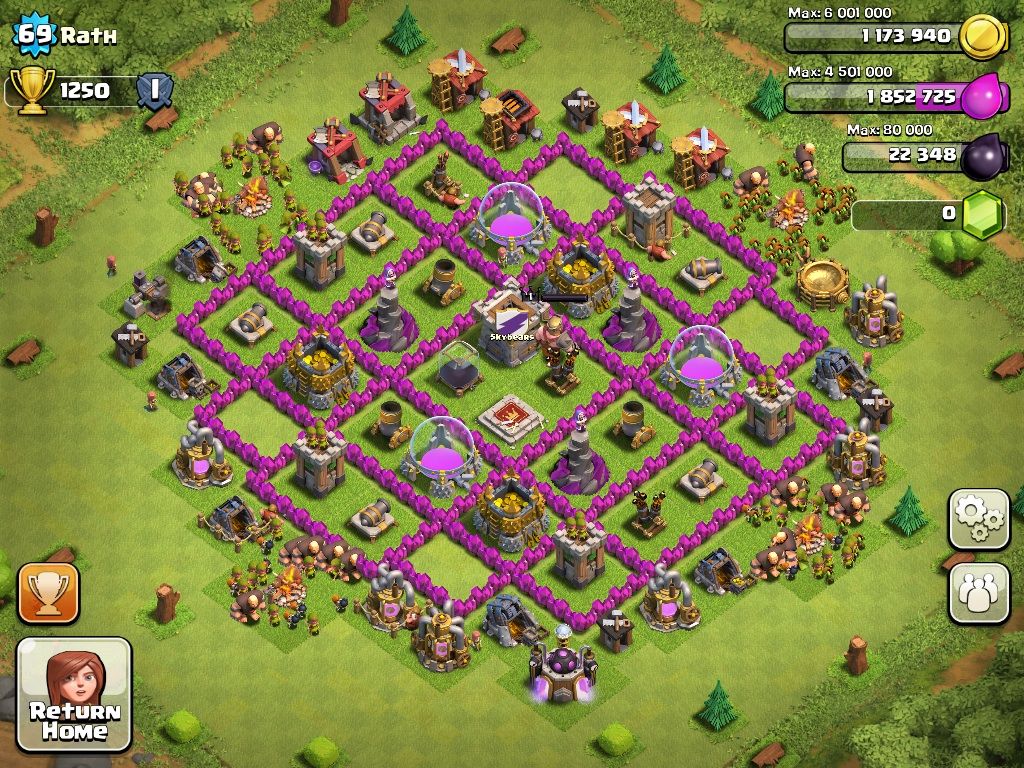Click the green gem icon
The height and width of the screenshot is (768, 1024).
pos(982,213)
